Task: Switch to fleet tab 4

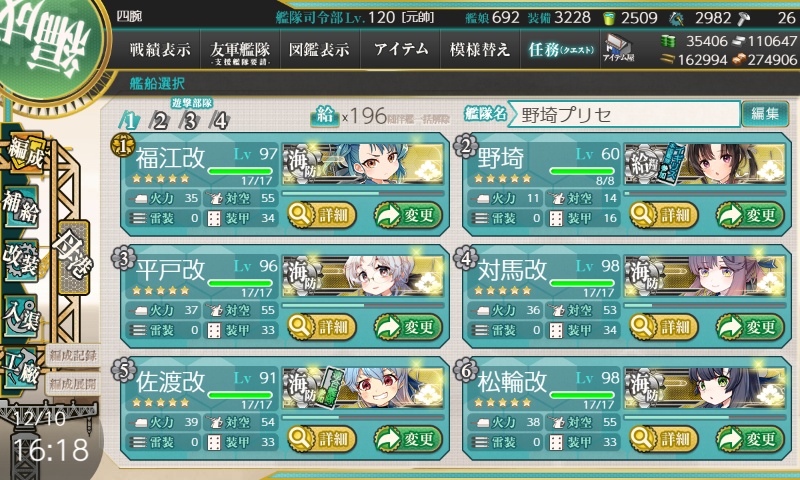Action: [x=220, y=122]
